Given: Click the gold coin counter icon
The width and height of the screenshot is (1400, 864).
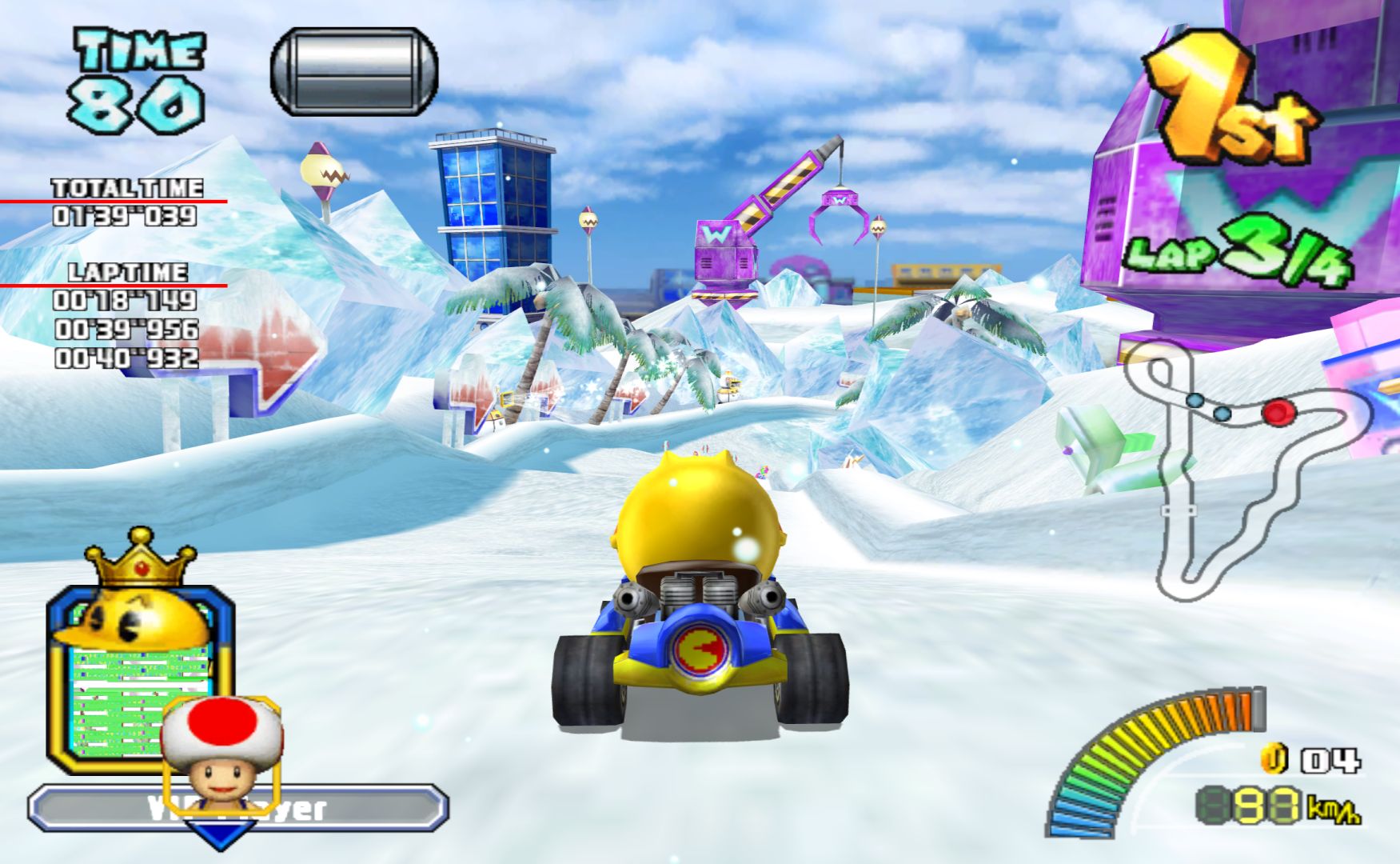Looking at the screenshot, I should (x=1274, y=758).
